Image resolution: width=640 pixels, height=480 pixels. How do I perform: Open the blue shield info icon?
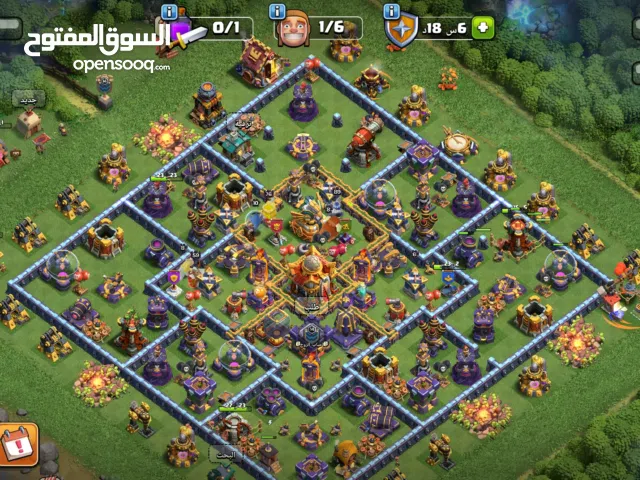(x=392, y=10)
